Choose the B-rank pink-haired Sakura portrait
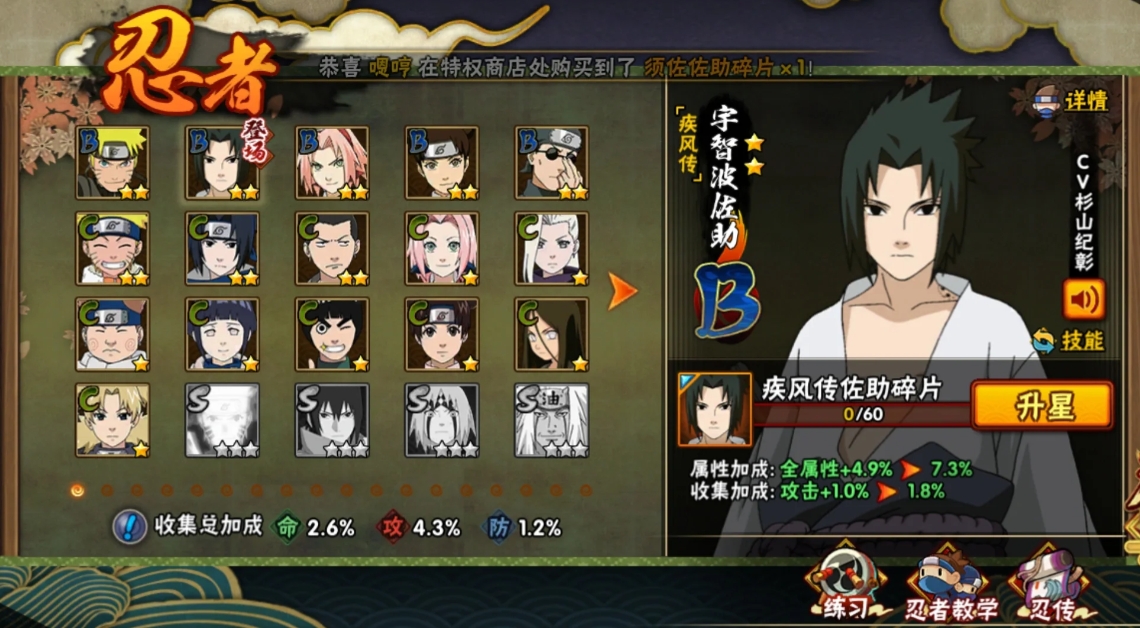 point(332,163)
